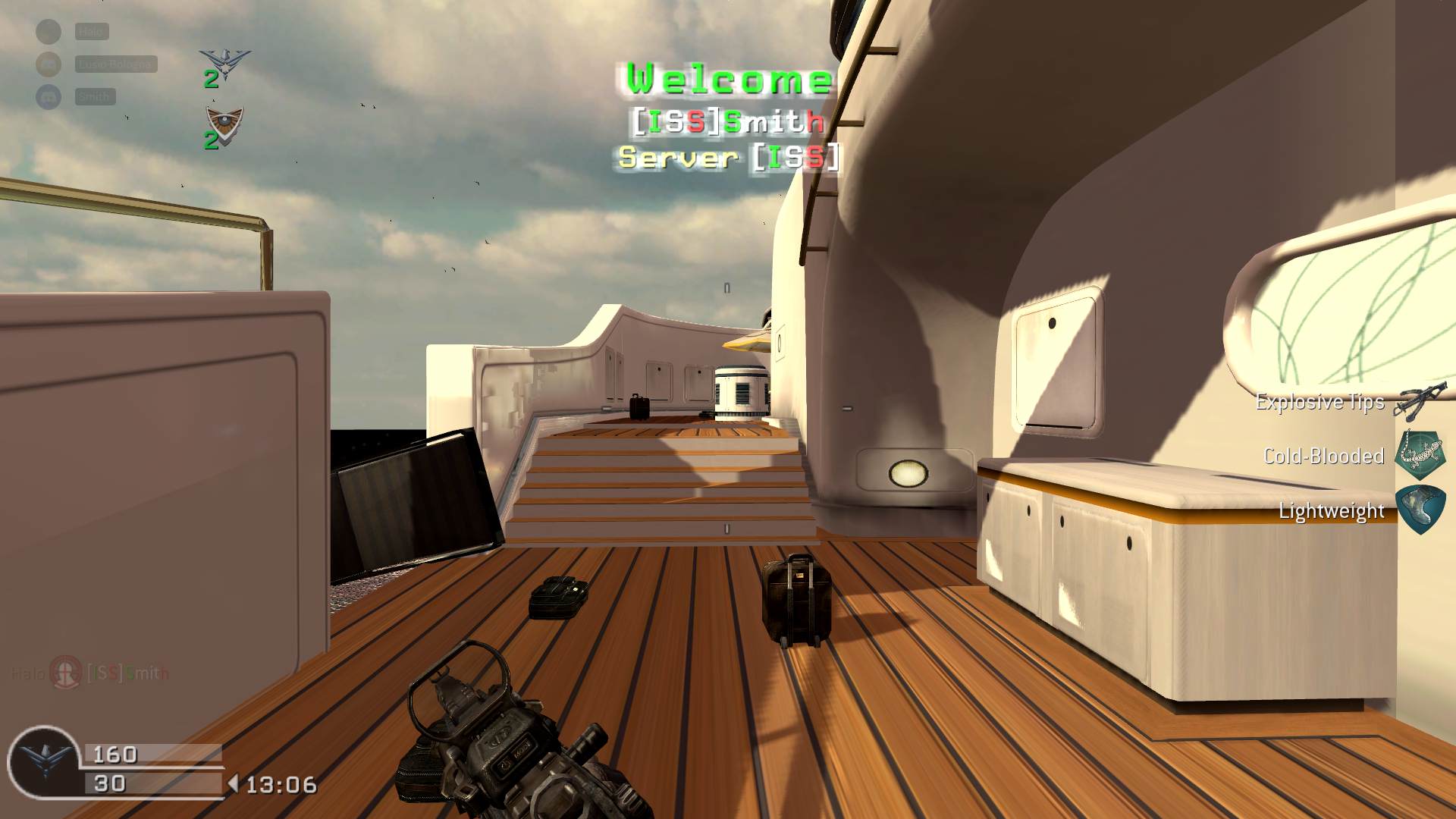Click the red crosshair kill feed icon
Image resolution: width=1456 pixels, height=819 pixels.
coord(66,672)
